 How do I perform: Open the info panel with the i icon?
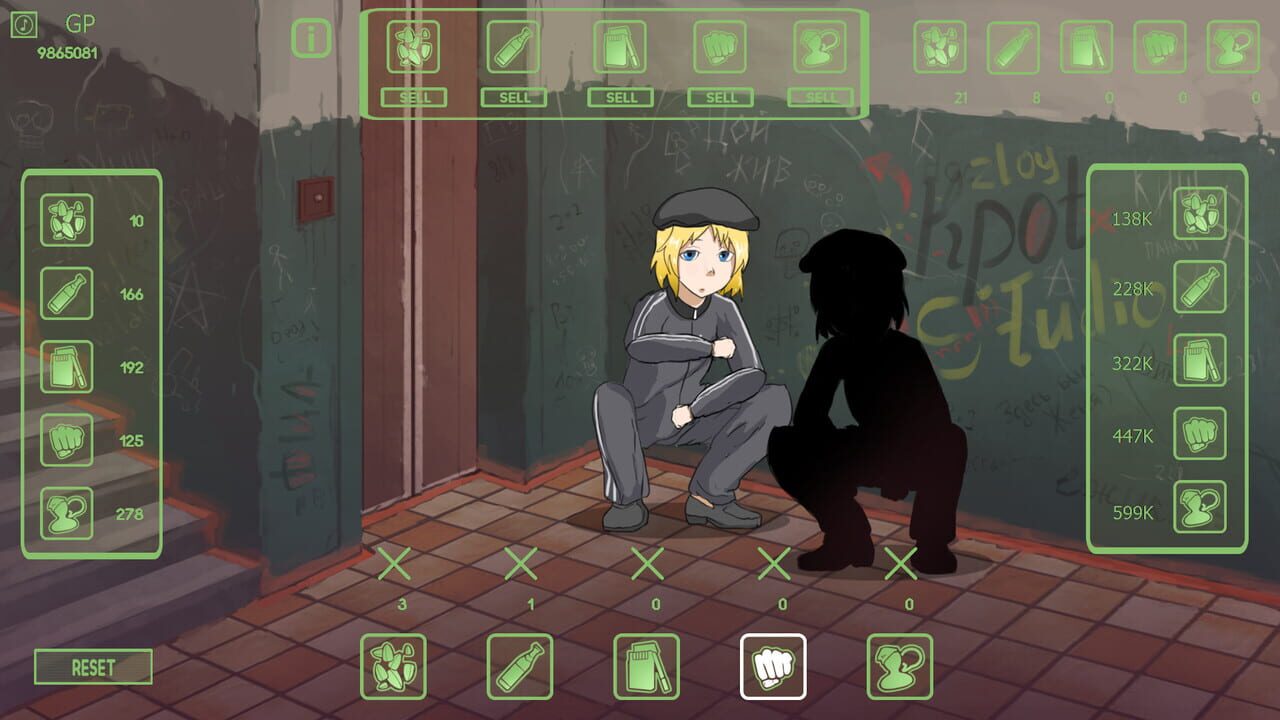[310, 38]
